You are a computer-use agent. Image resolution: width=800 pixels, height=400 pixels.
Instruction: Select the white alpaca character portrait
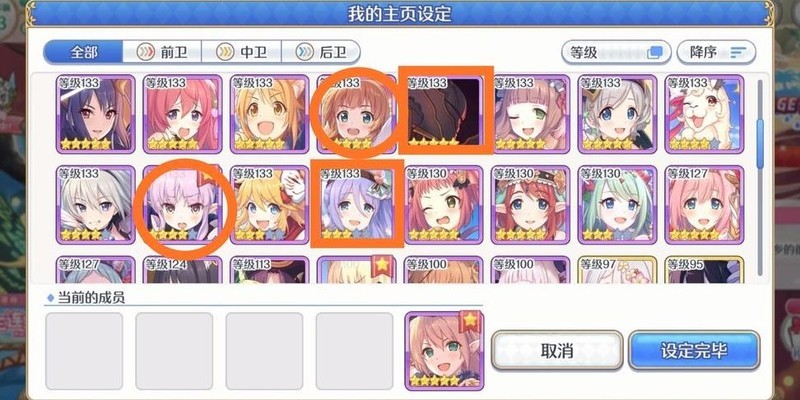tap(700, 113)
